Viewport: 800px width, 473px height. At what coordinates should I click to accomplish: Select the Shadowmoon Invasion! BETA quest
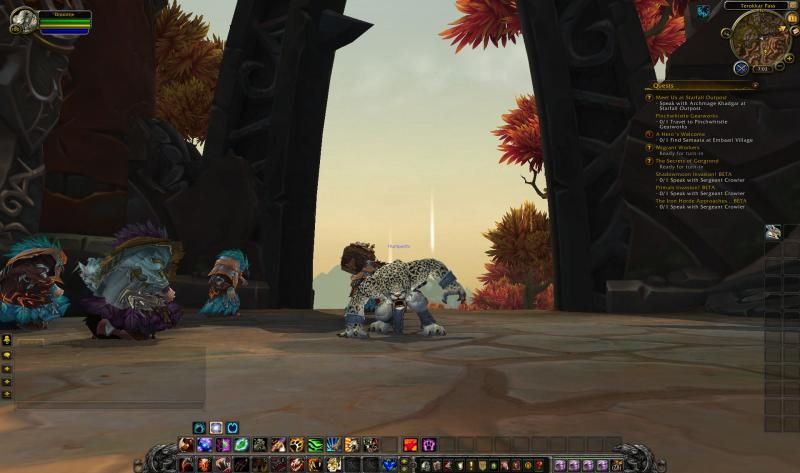click(699, 173)
